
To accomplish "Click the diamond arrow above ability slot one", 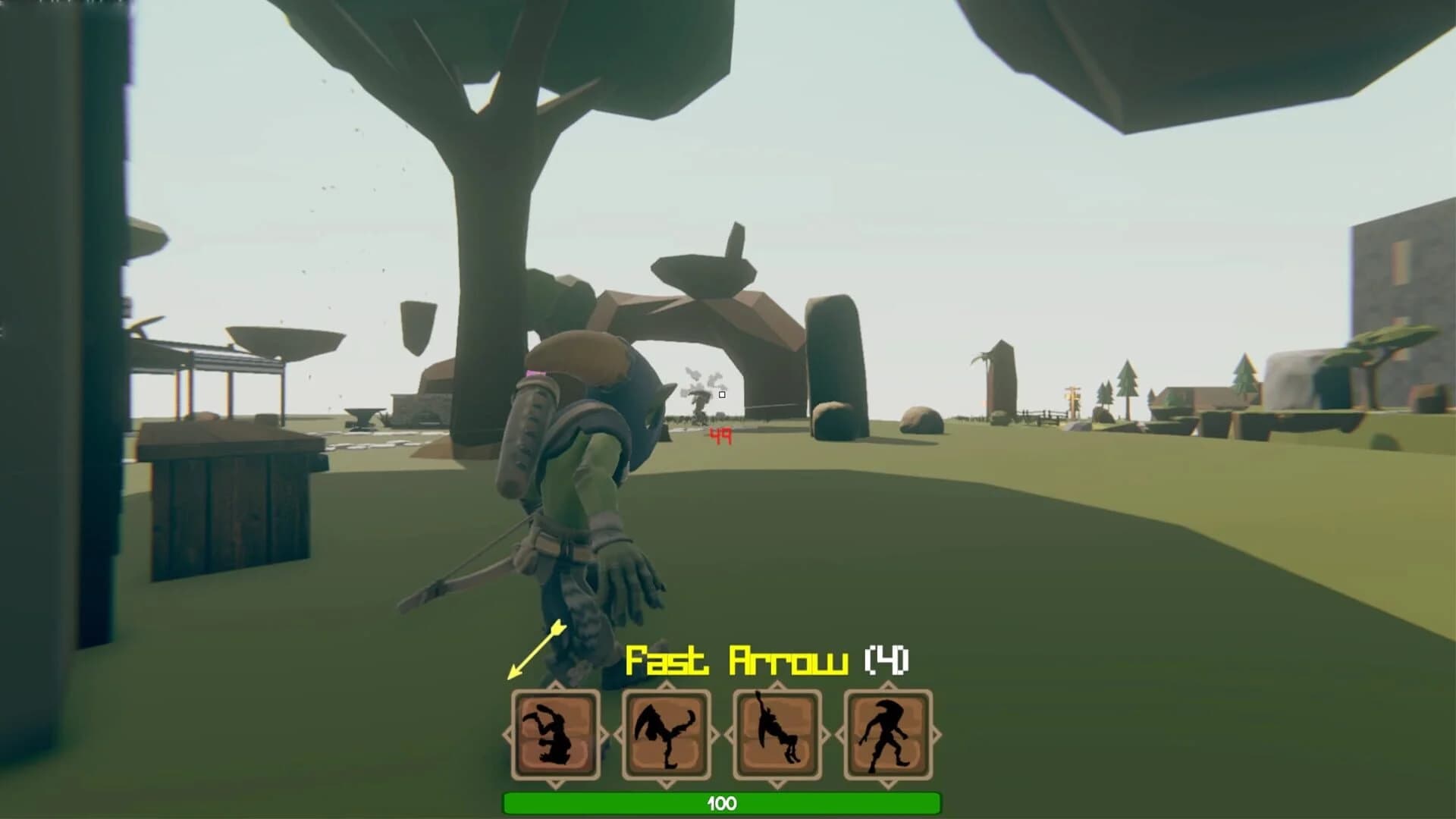I will pyautogui.click(x=554, y=686).
